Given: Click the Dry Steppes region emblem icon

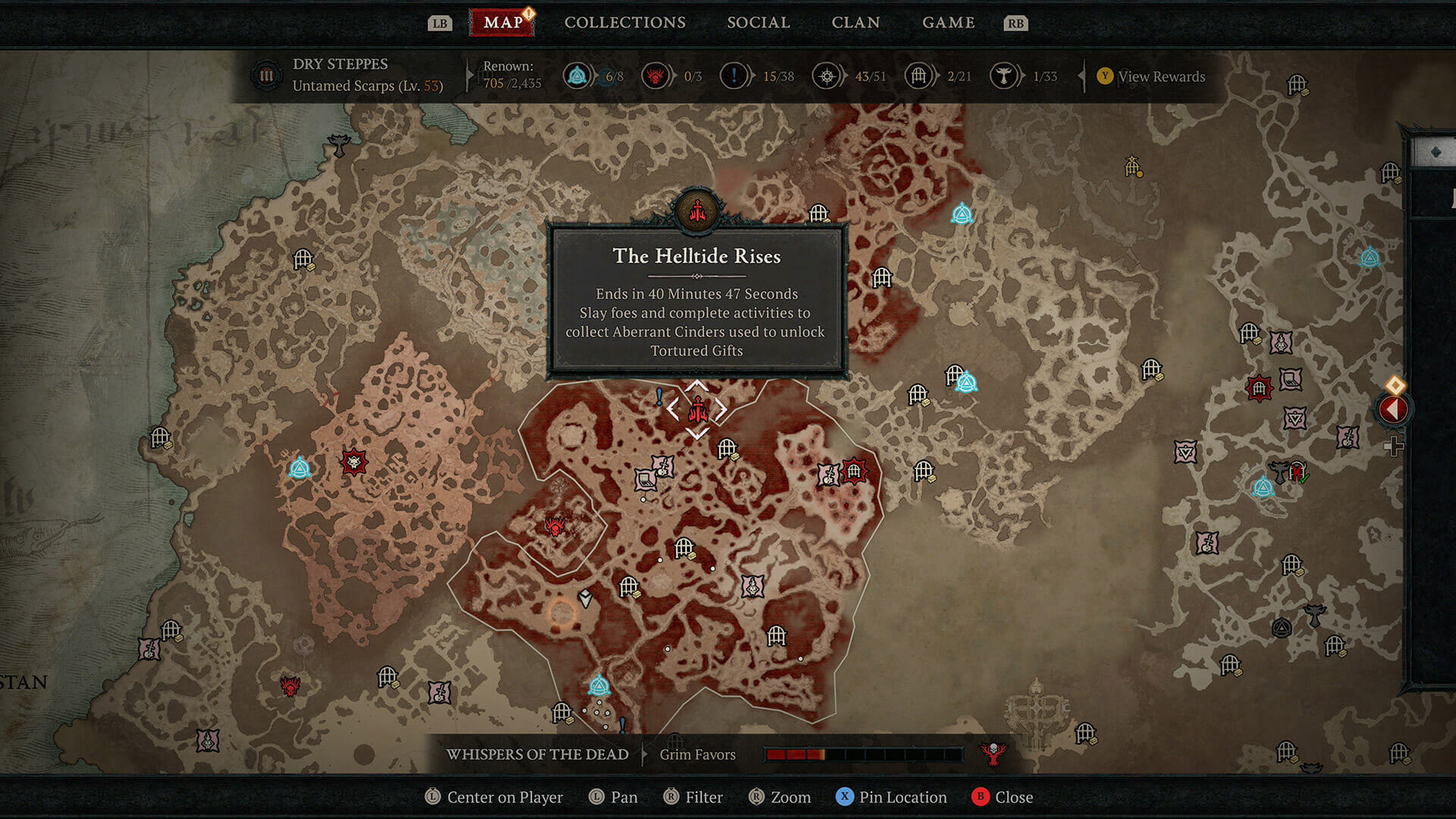Looking at the screenshot, I should (267, 76).
